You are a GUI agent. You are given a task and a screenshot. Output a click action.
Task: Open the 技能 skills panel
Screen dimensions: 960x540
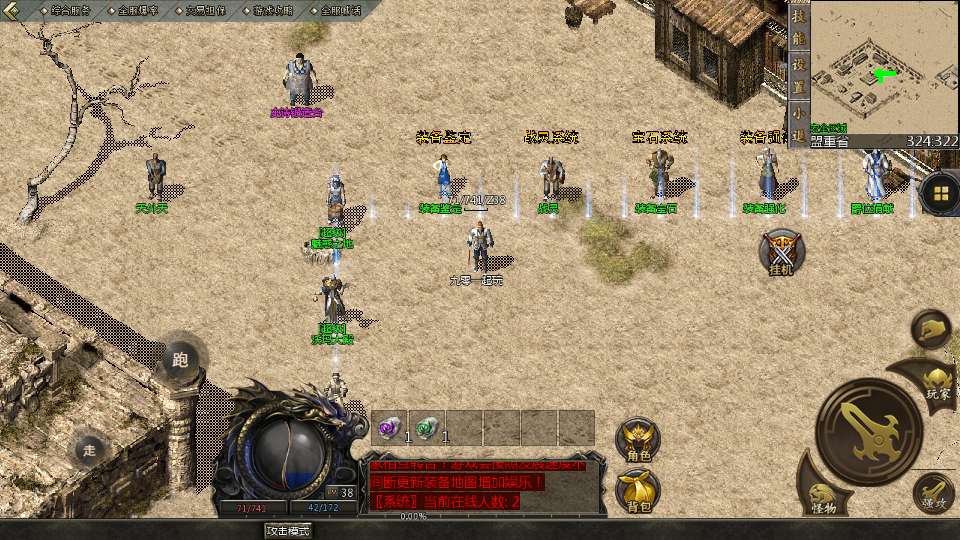point(798,30)
